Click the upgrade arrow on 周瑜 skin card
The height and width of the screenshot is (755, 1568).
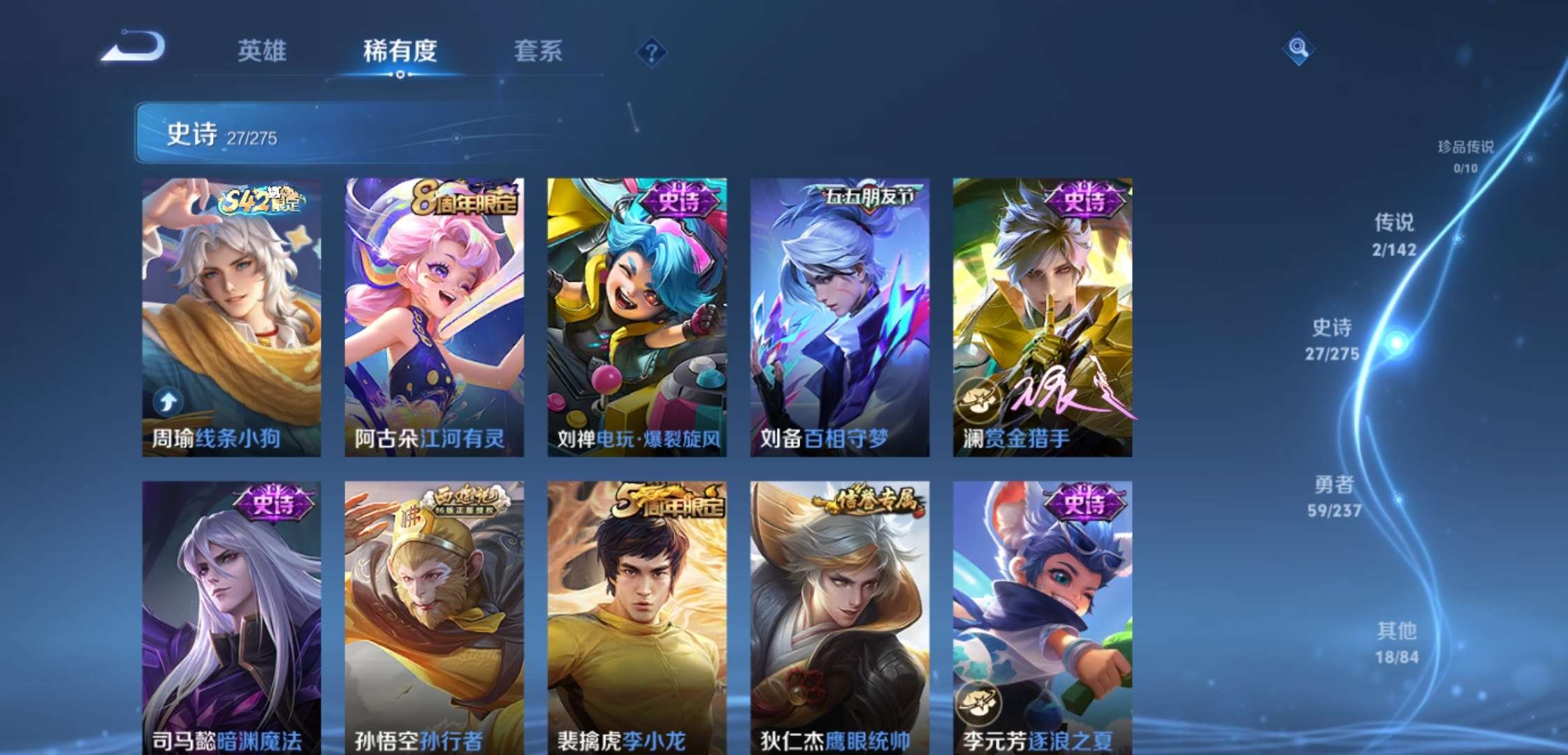coord(166,401)
